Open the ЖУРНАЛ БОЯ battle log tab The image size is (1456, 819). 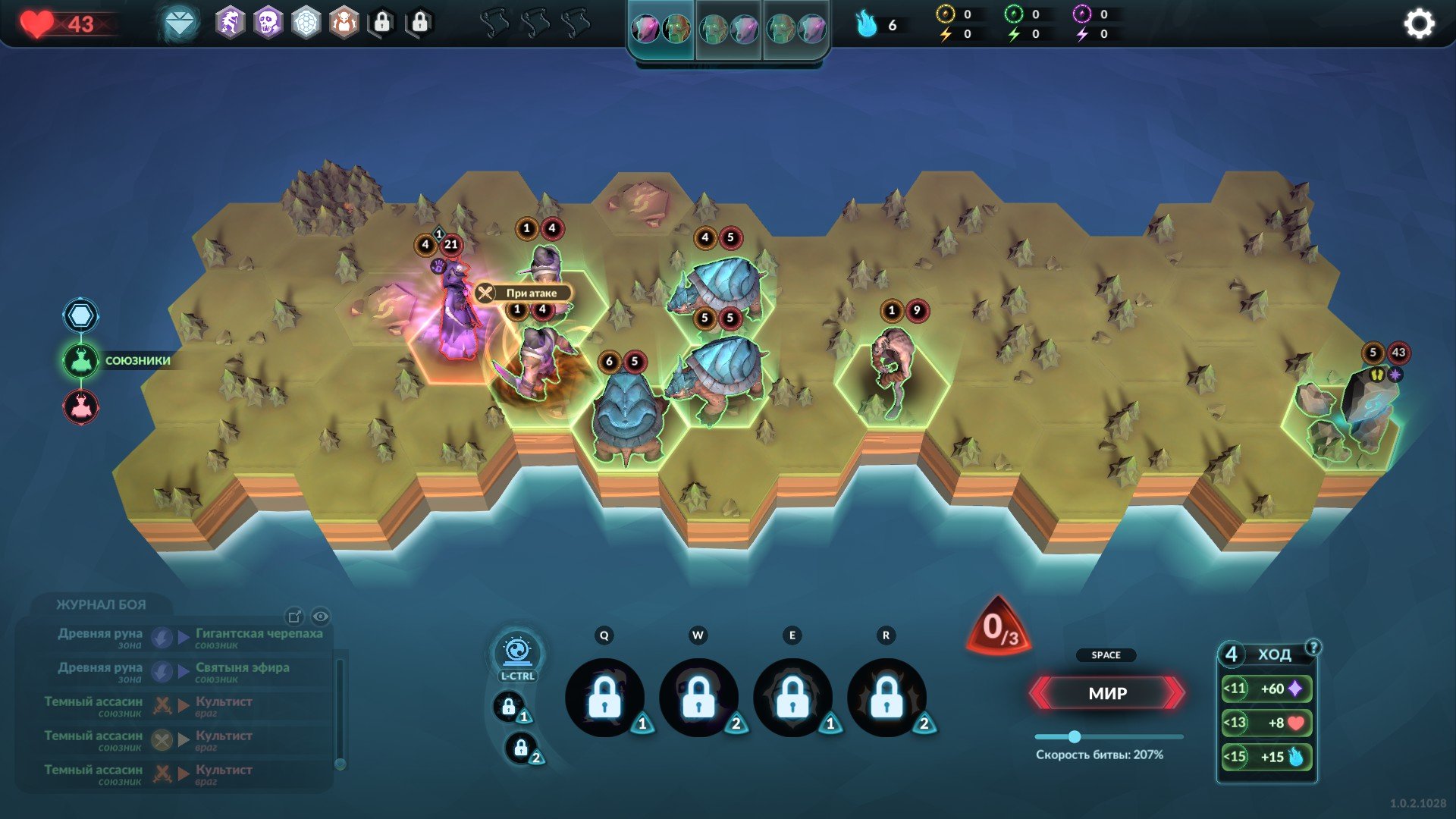(x=101, y=604)
